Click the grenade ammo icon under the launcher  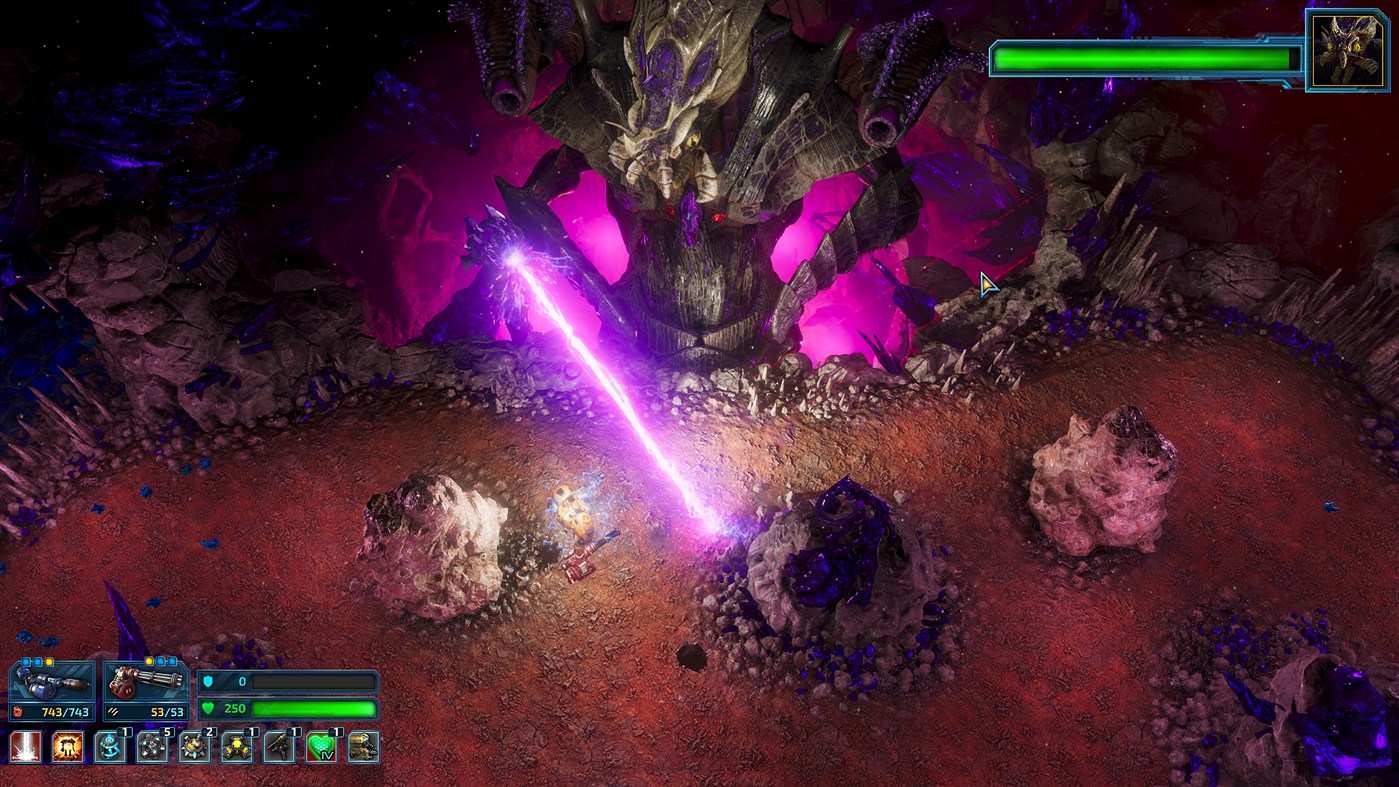click(19, 711)
